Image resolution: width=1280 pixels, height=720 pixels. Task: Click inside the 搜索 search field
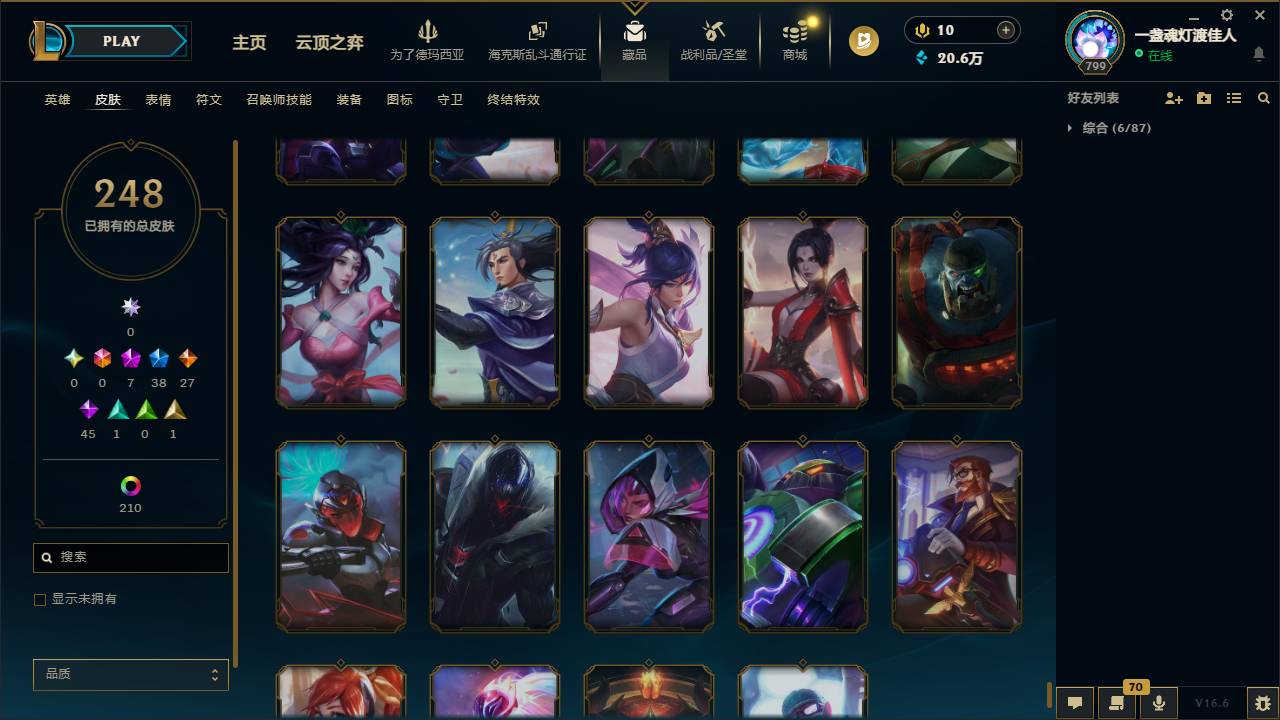point(130,557)
